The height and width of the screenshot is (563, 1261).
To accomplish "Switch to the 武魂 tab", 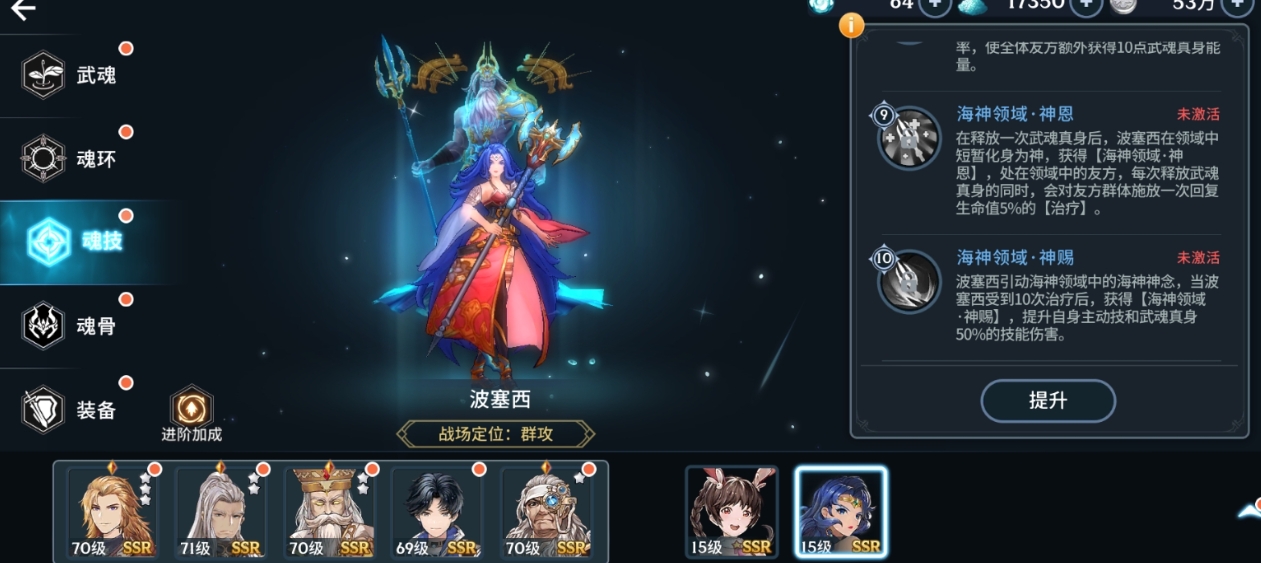I will click(x=70, y=75).
